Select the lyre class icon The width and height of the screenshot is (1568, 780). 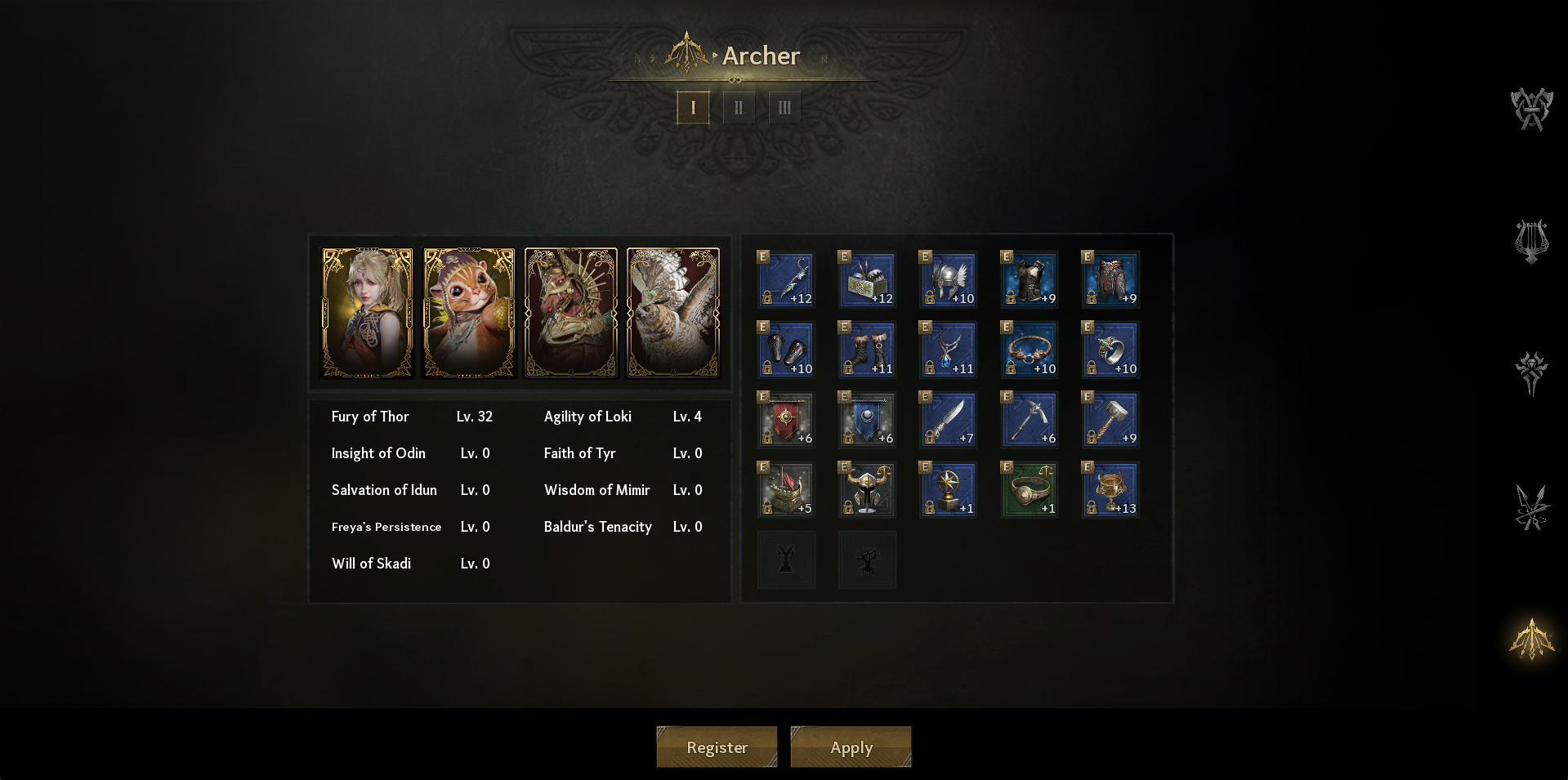[x=1531, y=242]
